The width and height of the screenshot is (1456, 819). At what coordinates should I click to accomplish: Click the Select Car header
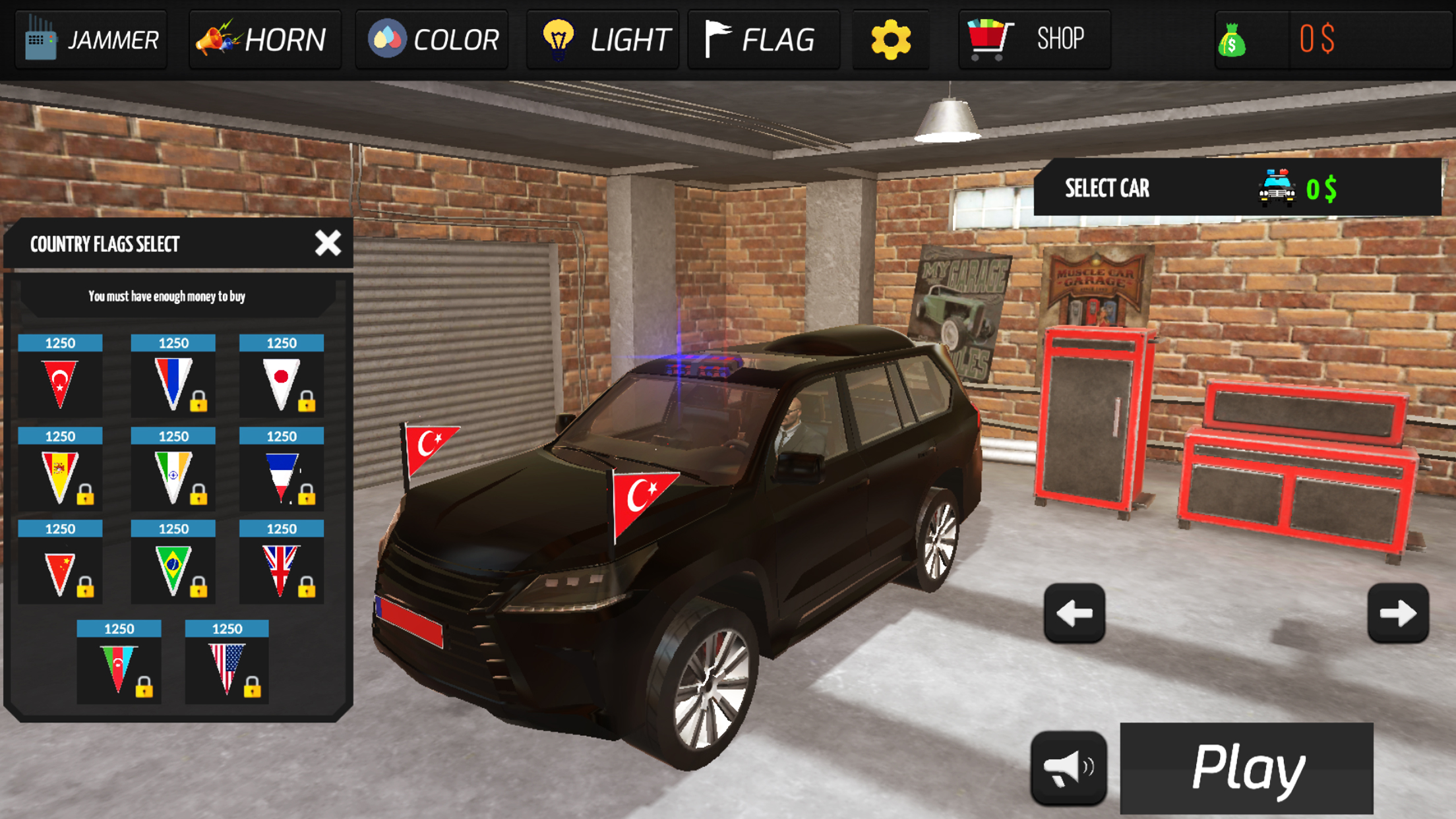(x=1107, y=189)
